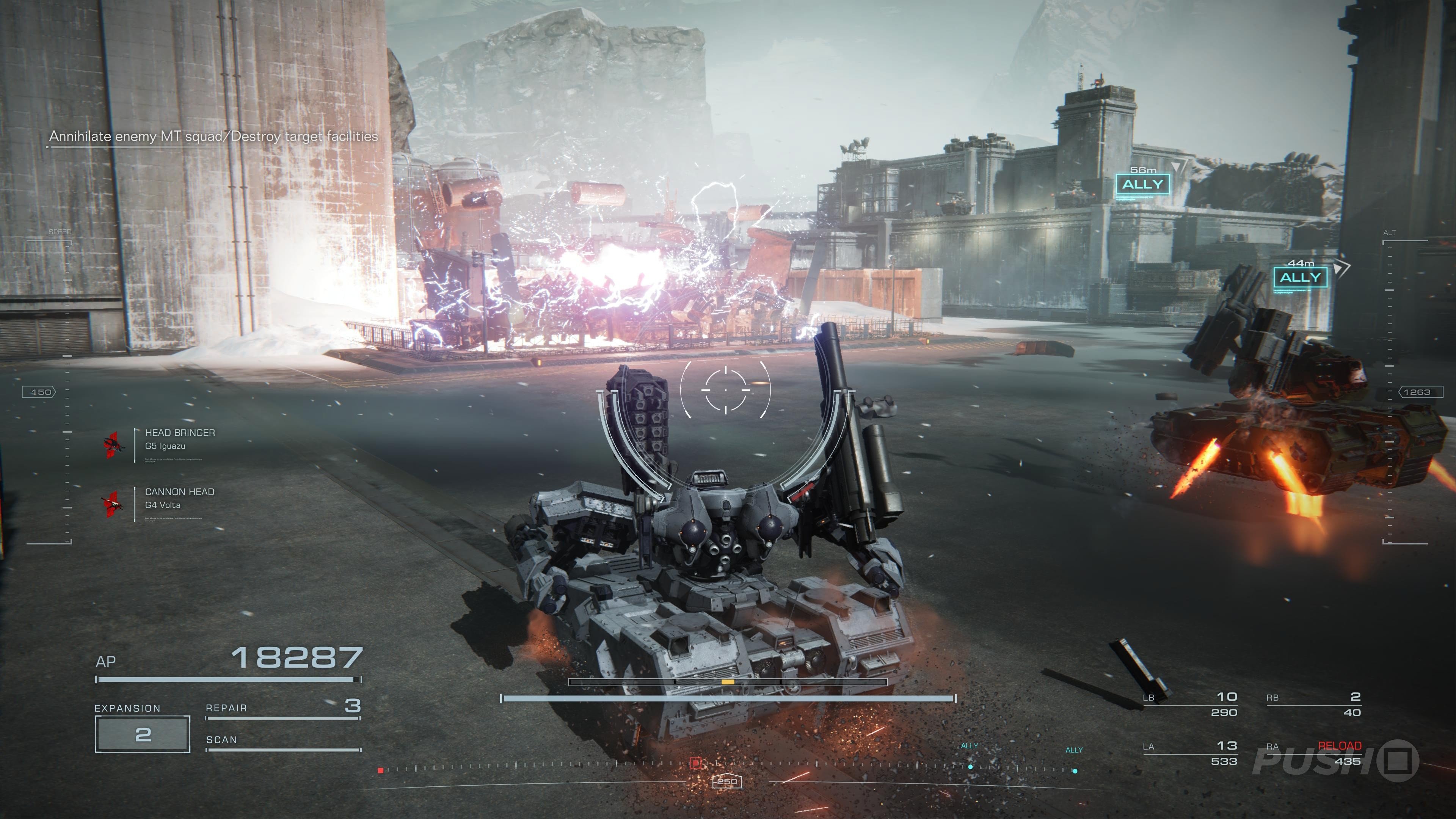Trigger the Scan gauge
The image size is (1456, 819).
tap(282, 743)
